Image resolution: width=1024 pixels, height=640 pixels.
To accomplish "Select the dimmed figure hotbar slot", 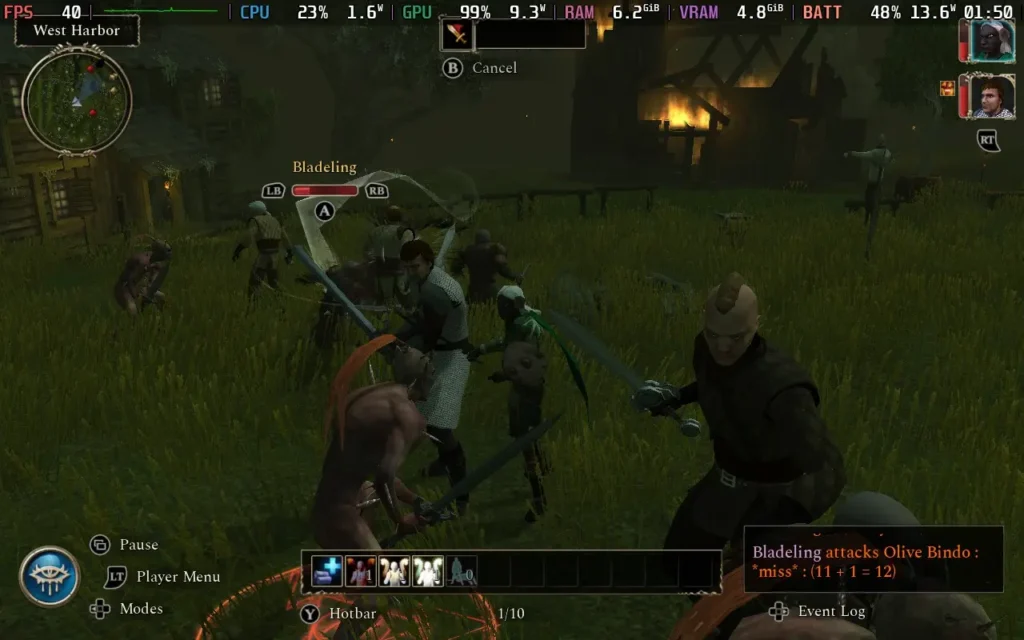I will pyautogui.click(x=461, y=571).
